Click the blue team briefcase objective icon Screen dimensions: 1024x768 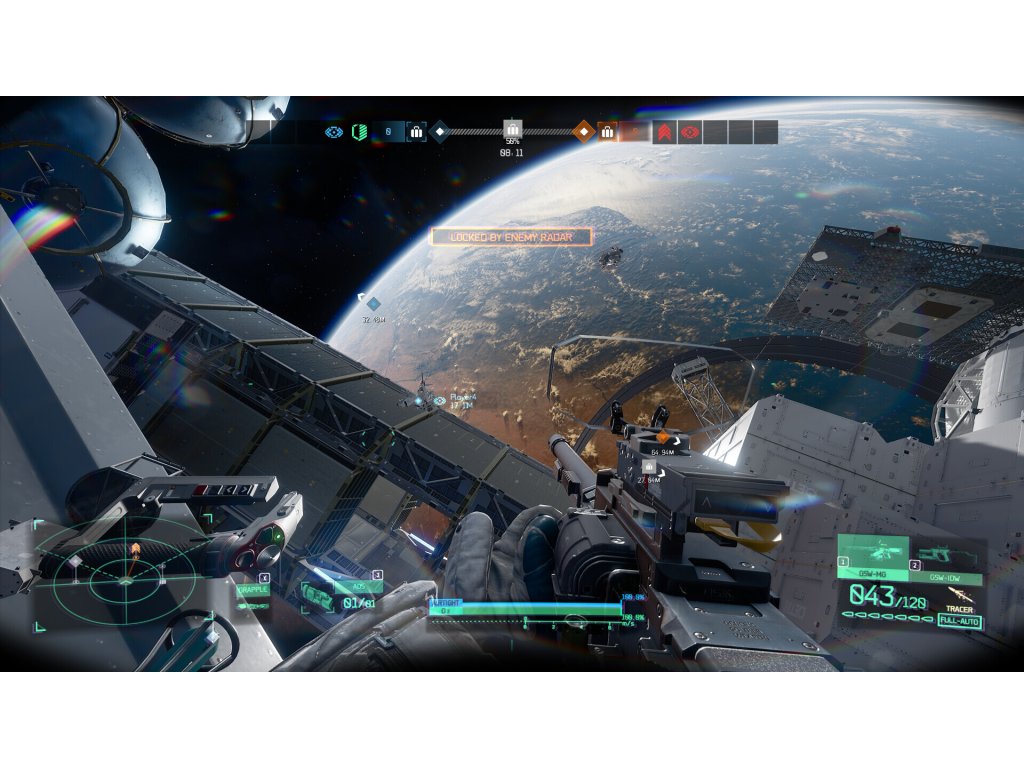416,132
